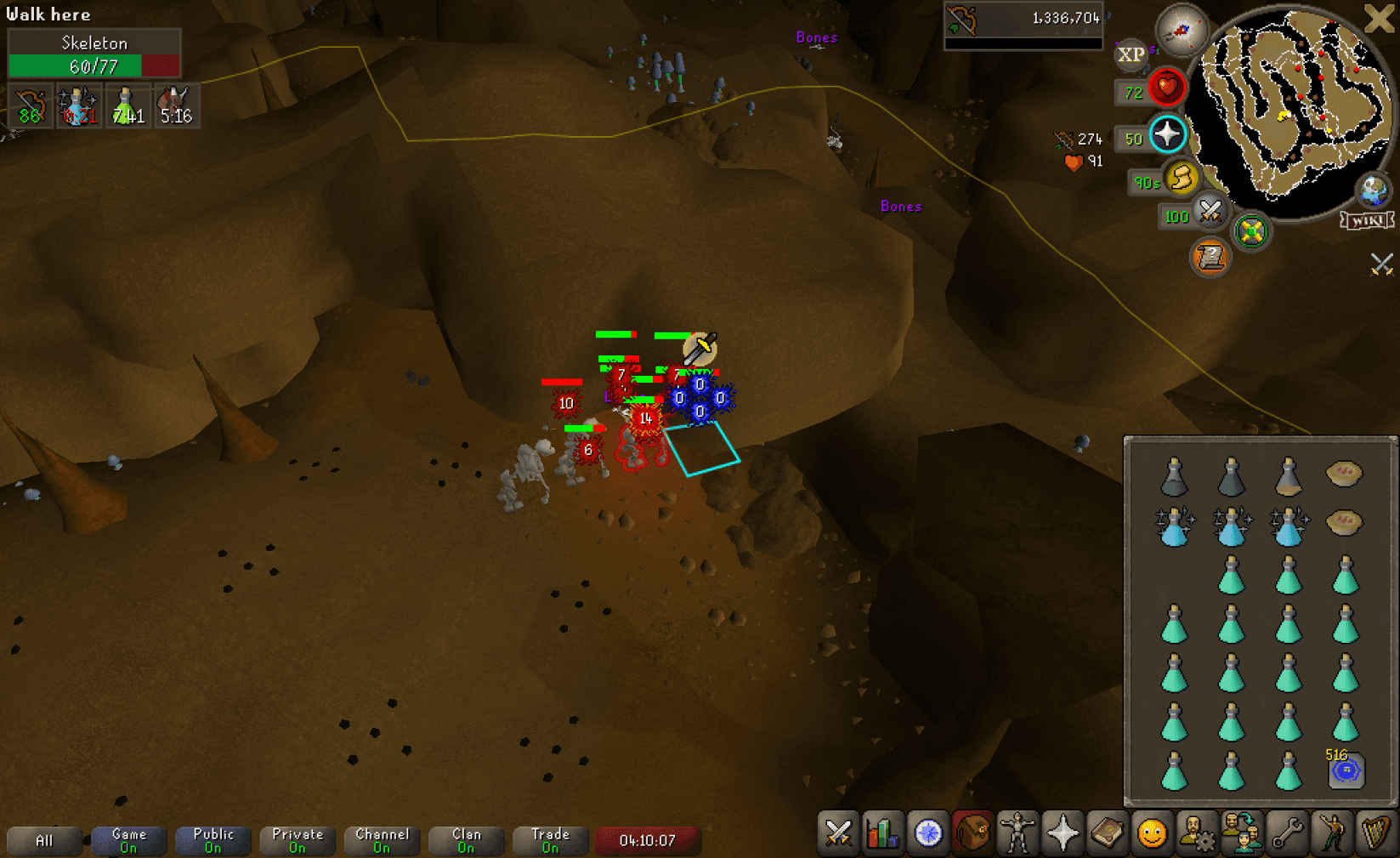The width and height of the screenshot is (1400, 858).
Task: Open the Settings wrench tab
Action: pyautogui.click(x=1289, y=833)
